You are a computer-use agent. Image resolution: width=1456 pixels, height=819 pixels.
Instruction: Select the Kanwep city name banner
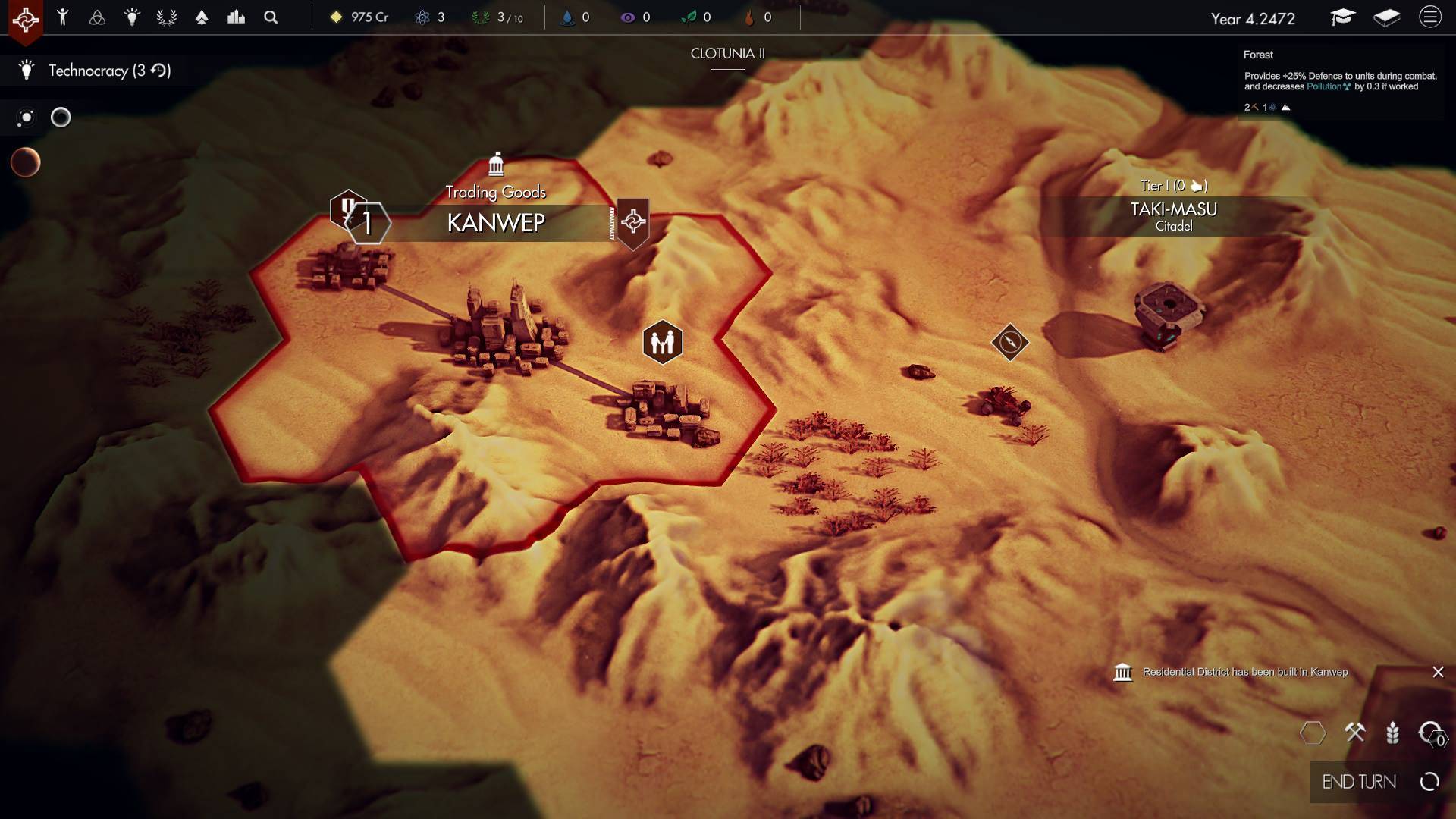tap(496, 223)
